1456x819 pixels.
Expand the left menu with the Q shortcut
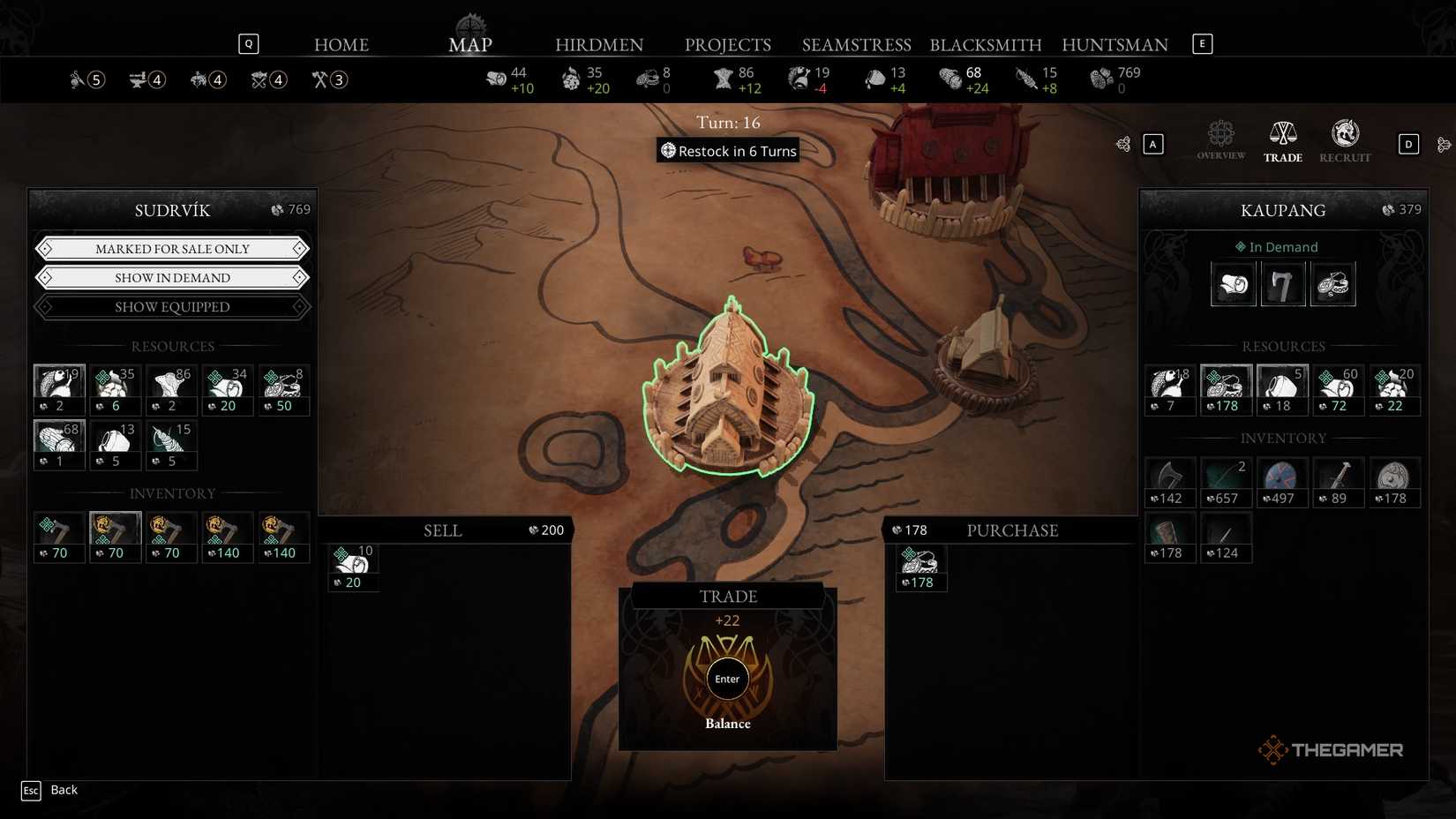[x=249, y=42]
